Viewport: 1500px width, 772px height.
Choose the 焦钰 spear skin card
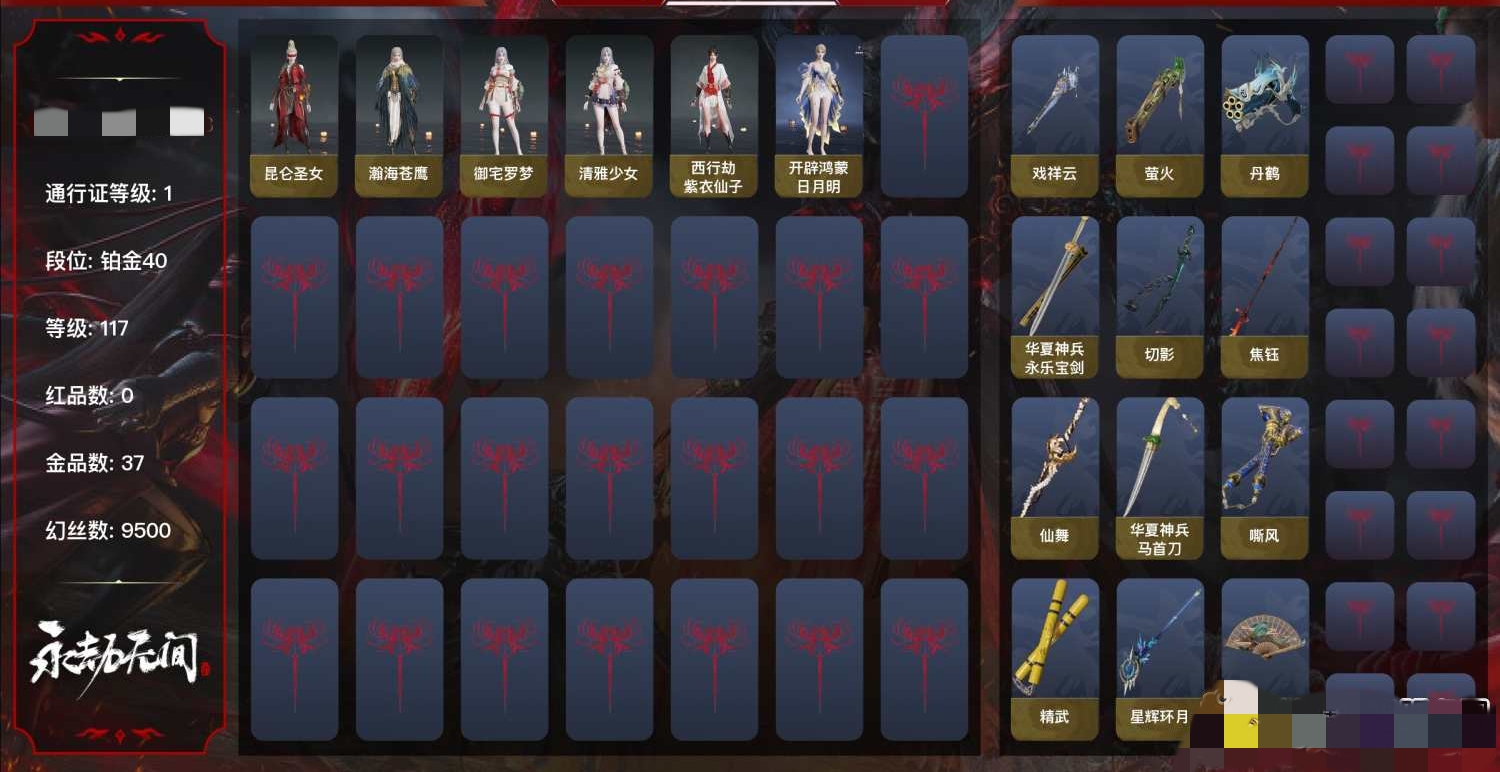point(1265,297)
